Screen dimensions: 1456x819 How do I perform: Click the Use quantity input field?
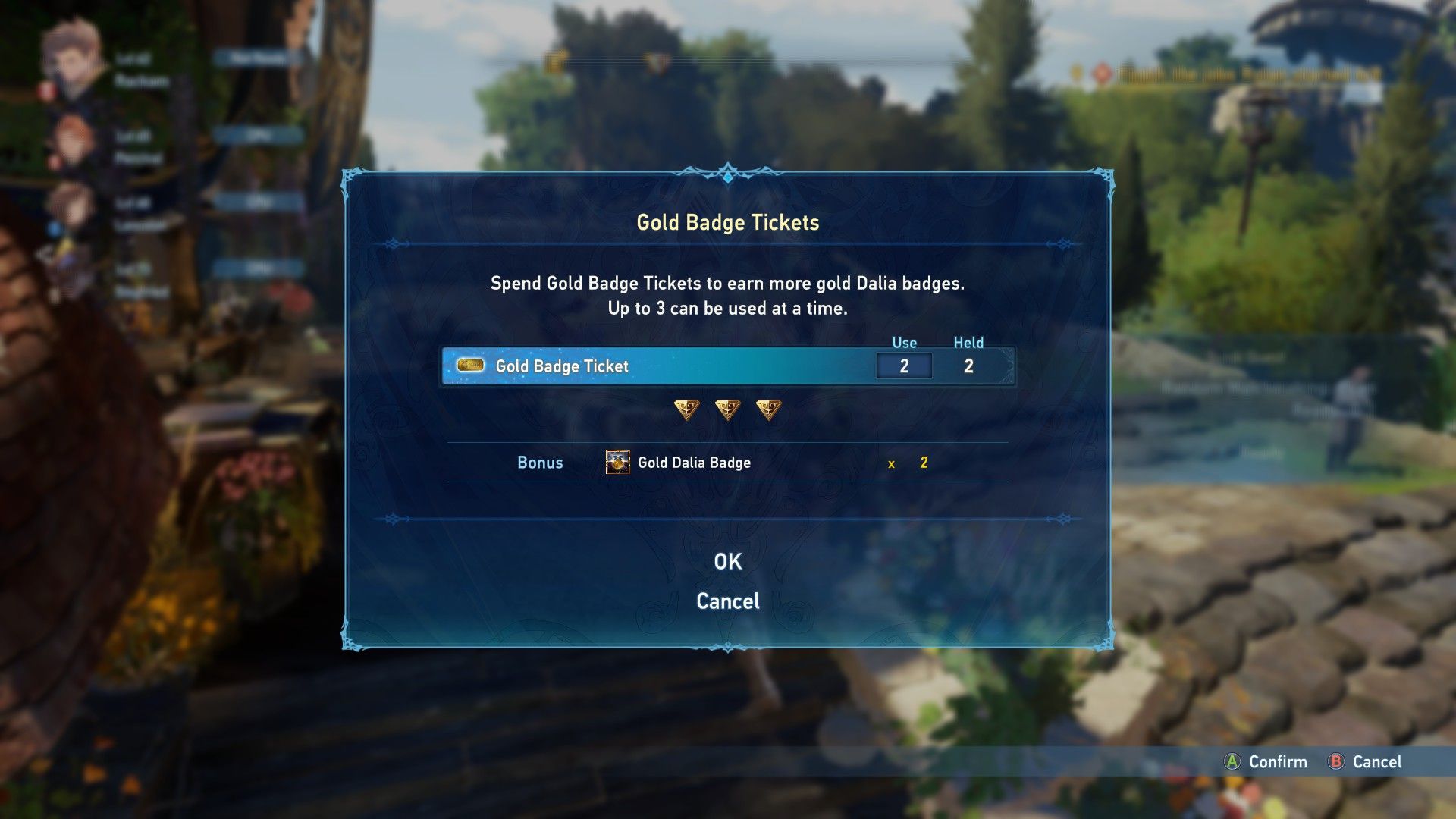point(904,366)
